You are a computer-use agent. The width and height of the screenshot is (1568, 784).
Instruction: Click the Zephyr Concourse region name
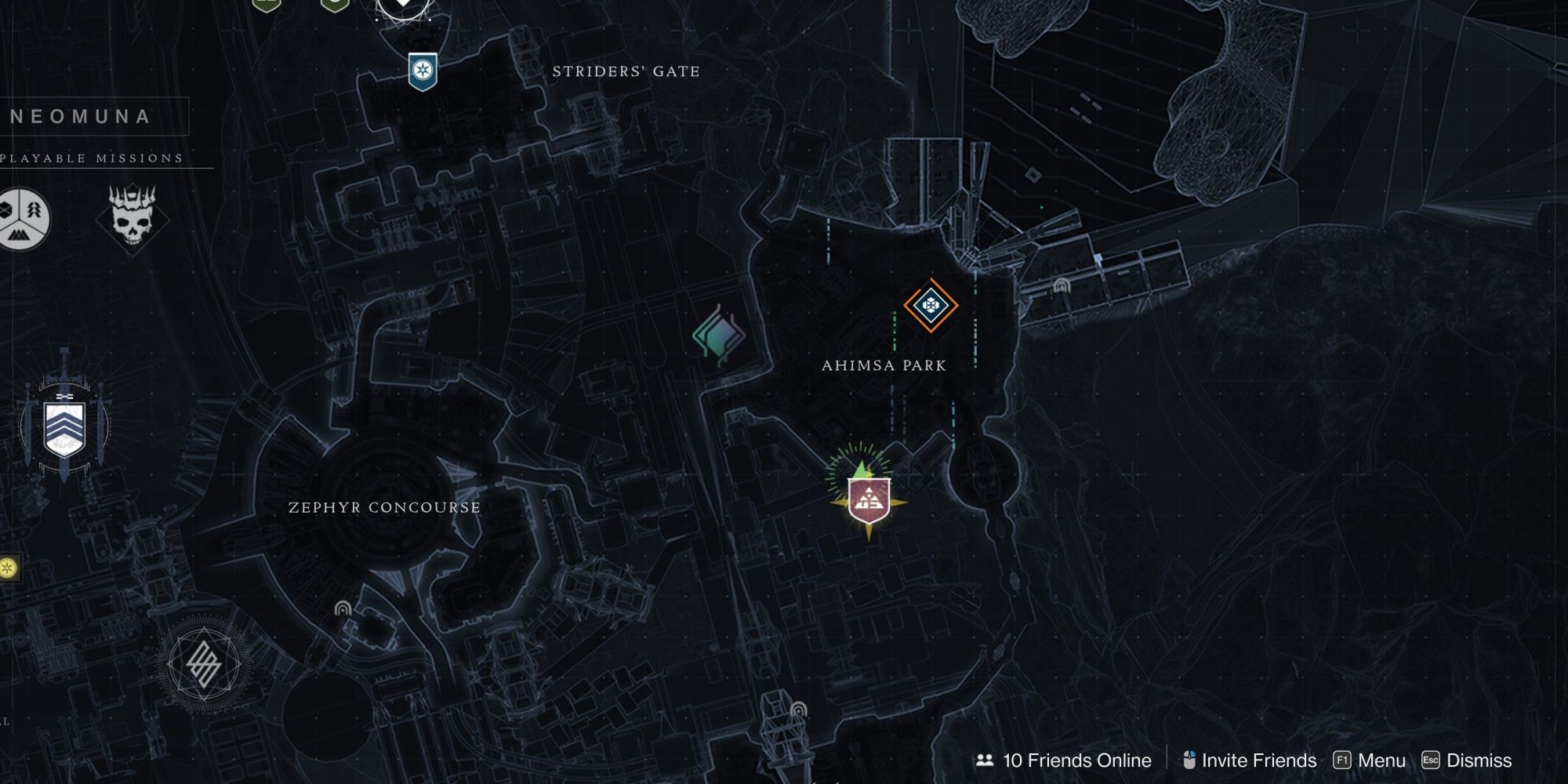coord(383,506)
